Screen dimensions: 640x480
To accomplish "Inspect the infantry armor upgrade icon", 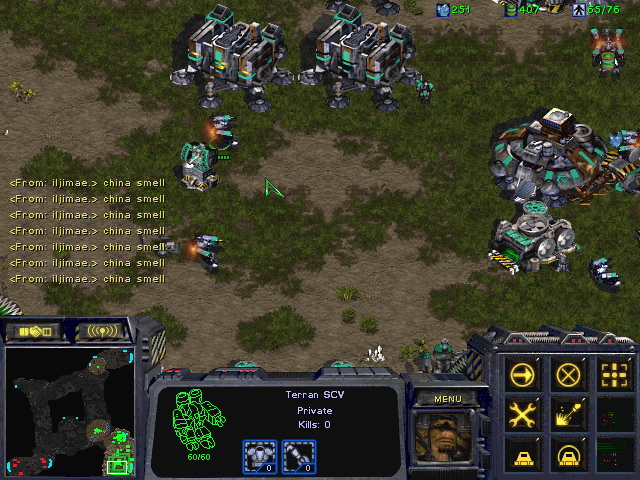I will coord(259,456).
